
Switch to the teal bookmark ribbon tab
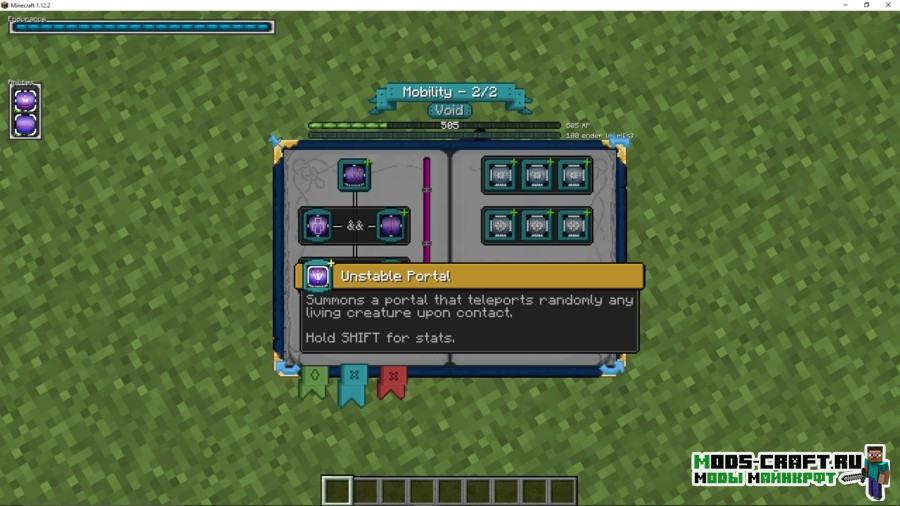(x=352, y=383)
